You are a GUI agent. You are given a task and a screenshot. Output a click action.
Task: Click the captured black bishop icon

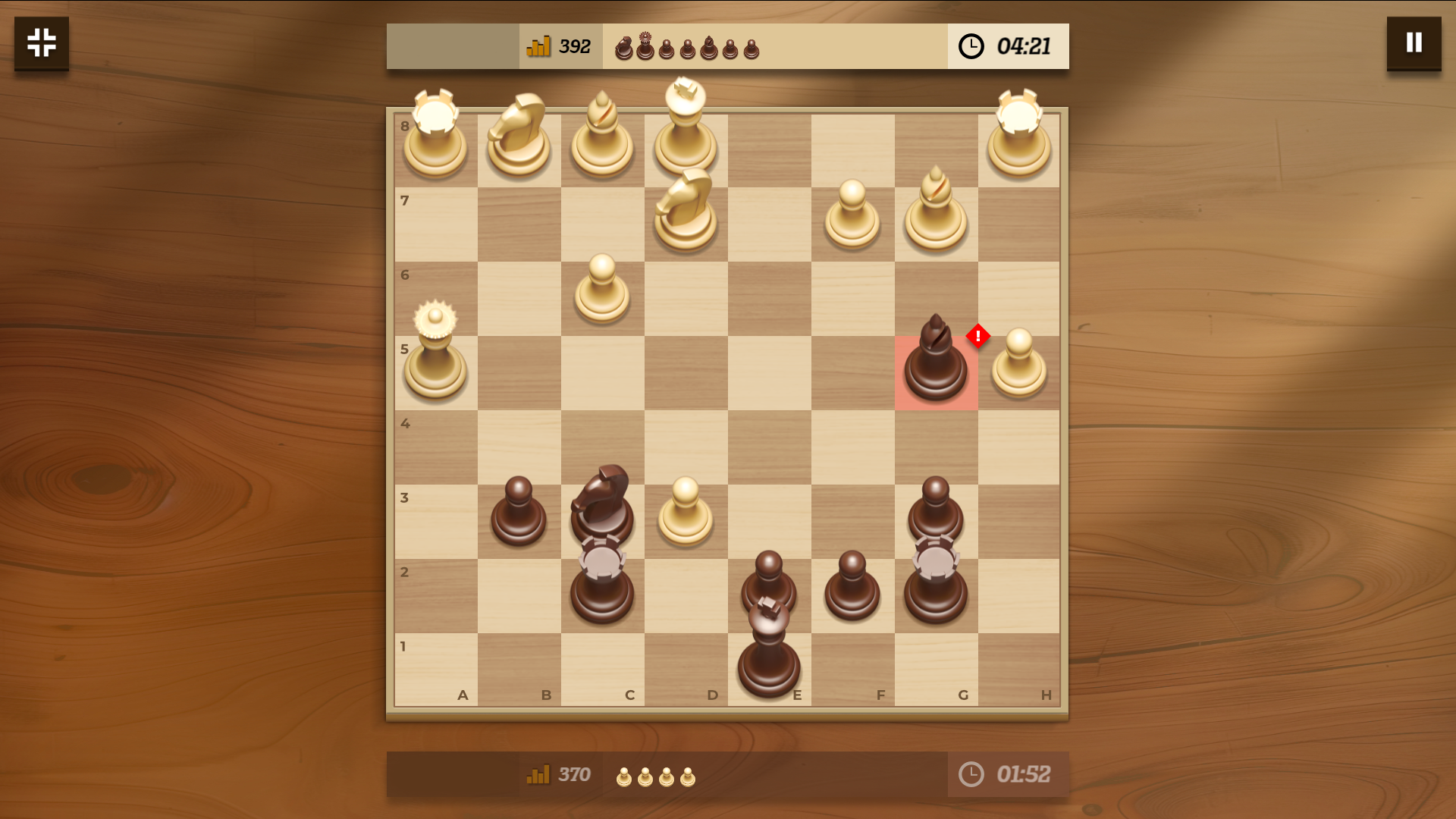click(709, 47)
